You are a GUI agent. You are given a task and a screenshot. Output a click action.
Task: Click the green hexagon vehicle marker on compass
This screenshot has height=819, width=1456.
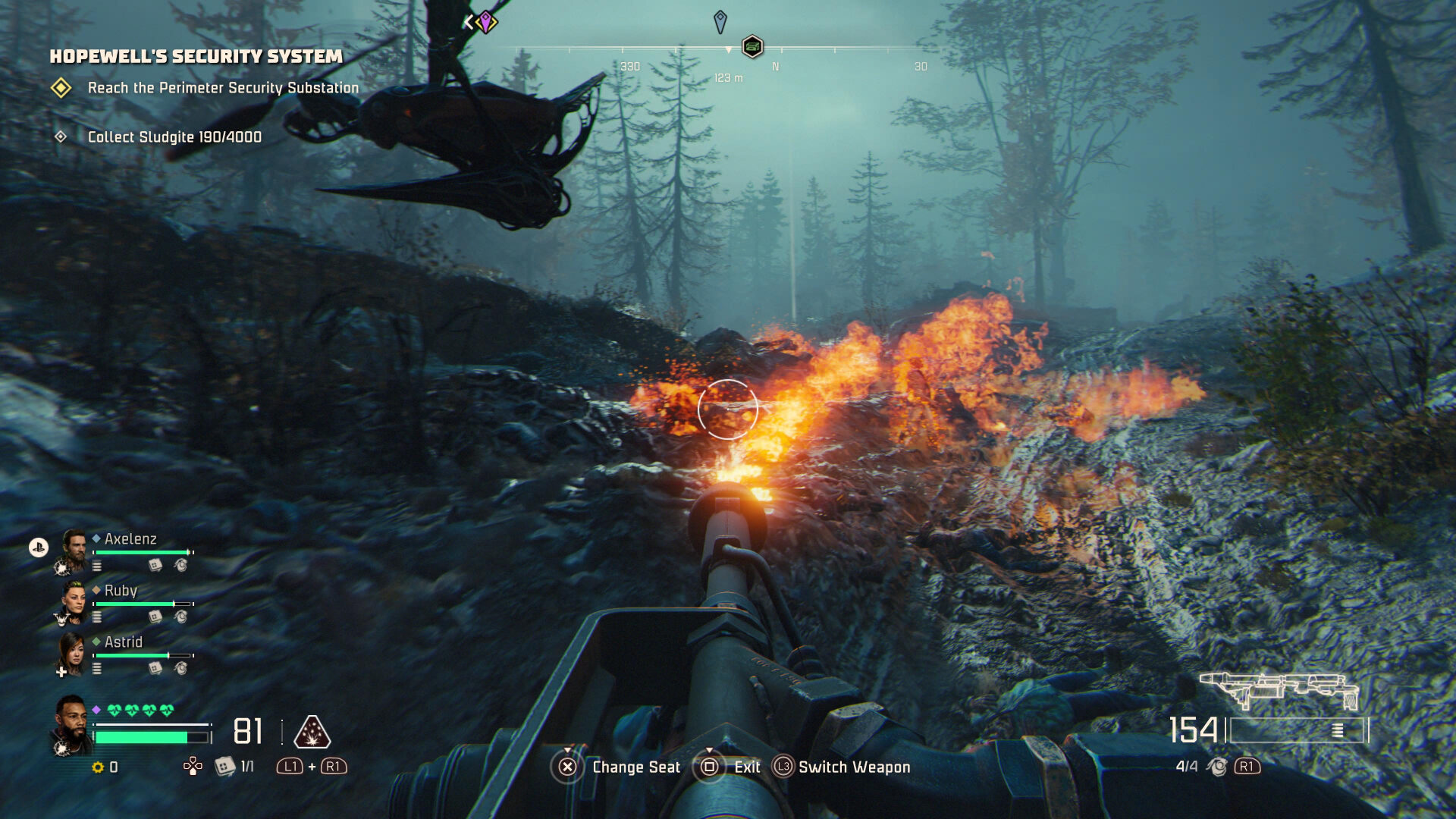752,47
